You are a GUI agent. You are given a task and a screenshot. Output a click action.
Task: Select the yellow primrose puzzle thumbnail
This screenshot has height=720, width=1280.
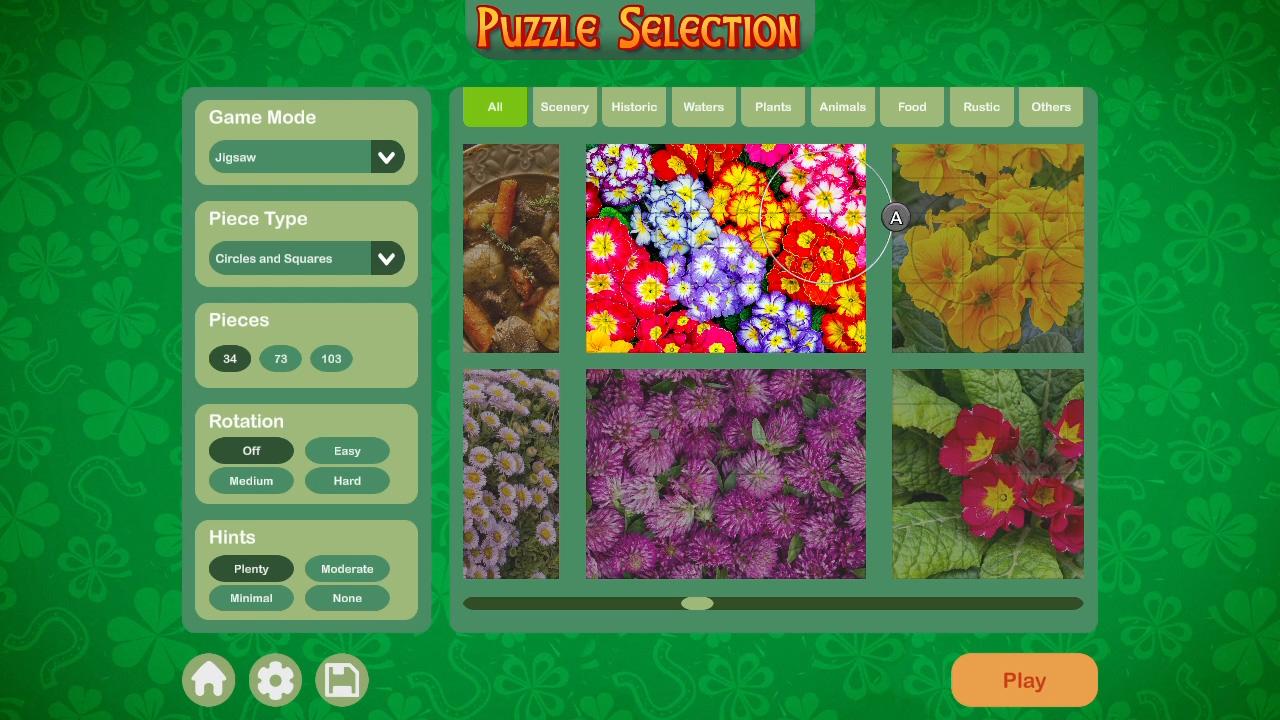987,248
